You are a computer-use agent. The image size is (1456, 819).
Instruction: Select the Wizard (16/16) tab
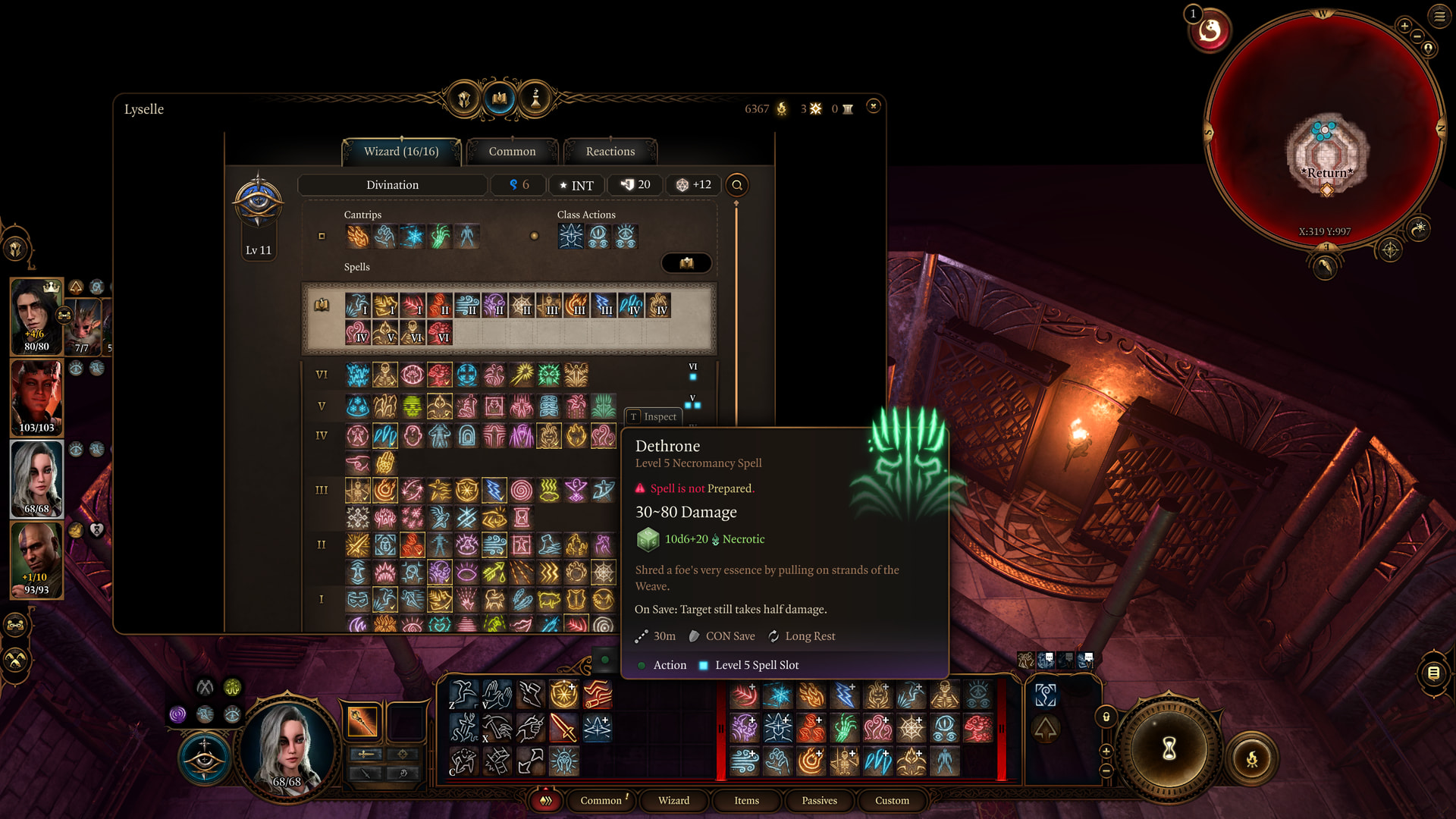tap(401, 152)
